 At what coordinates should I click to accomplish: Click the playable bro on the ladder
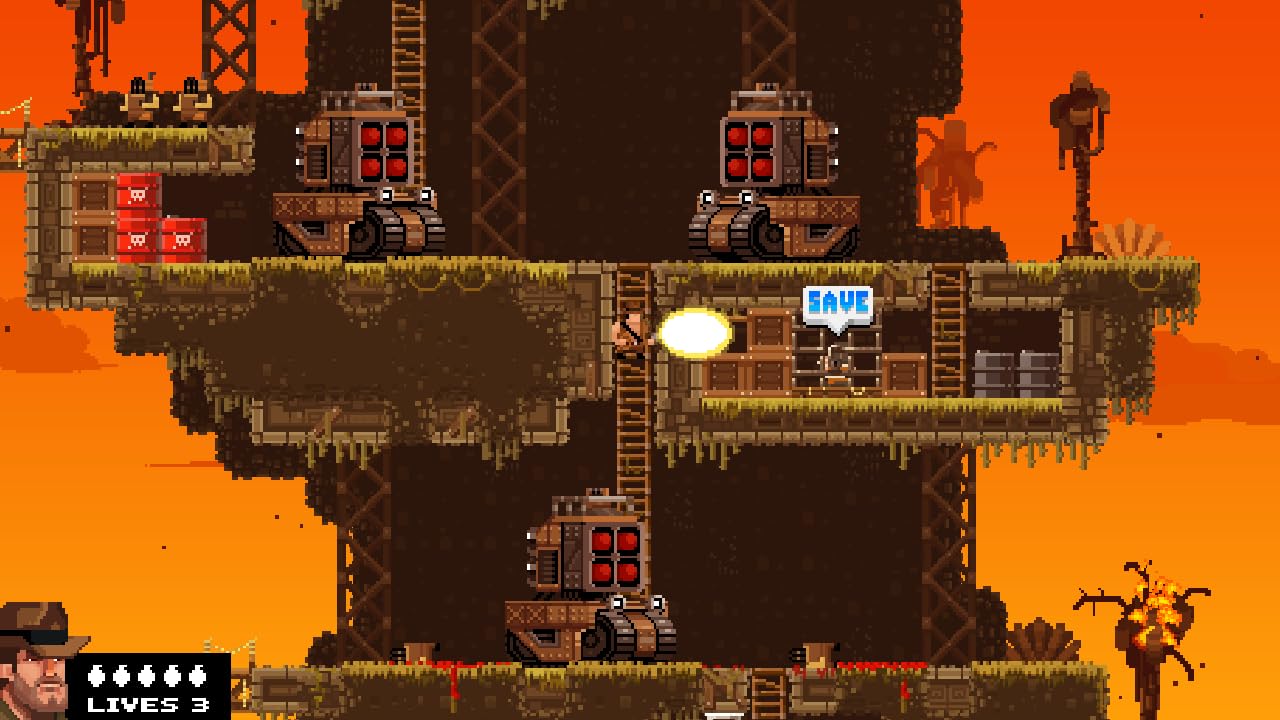tap(630, 332)
